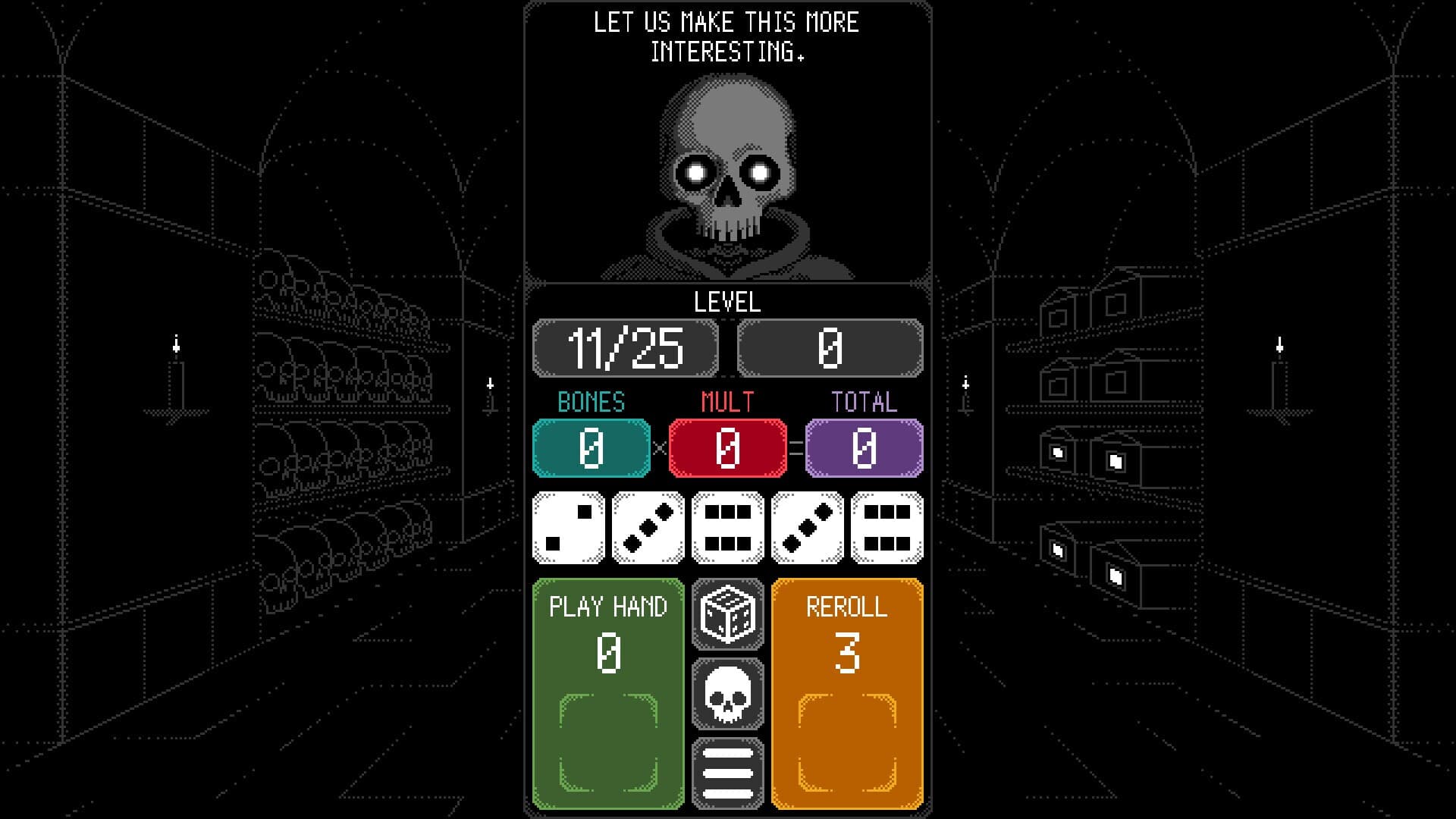Click the purple TOTAL score box
The width and height of the screenshot is (1456, 819).
[864, 447]
